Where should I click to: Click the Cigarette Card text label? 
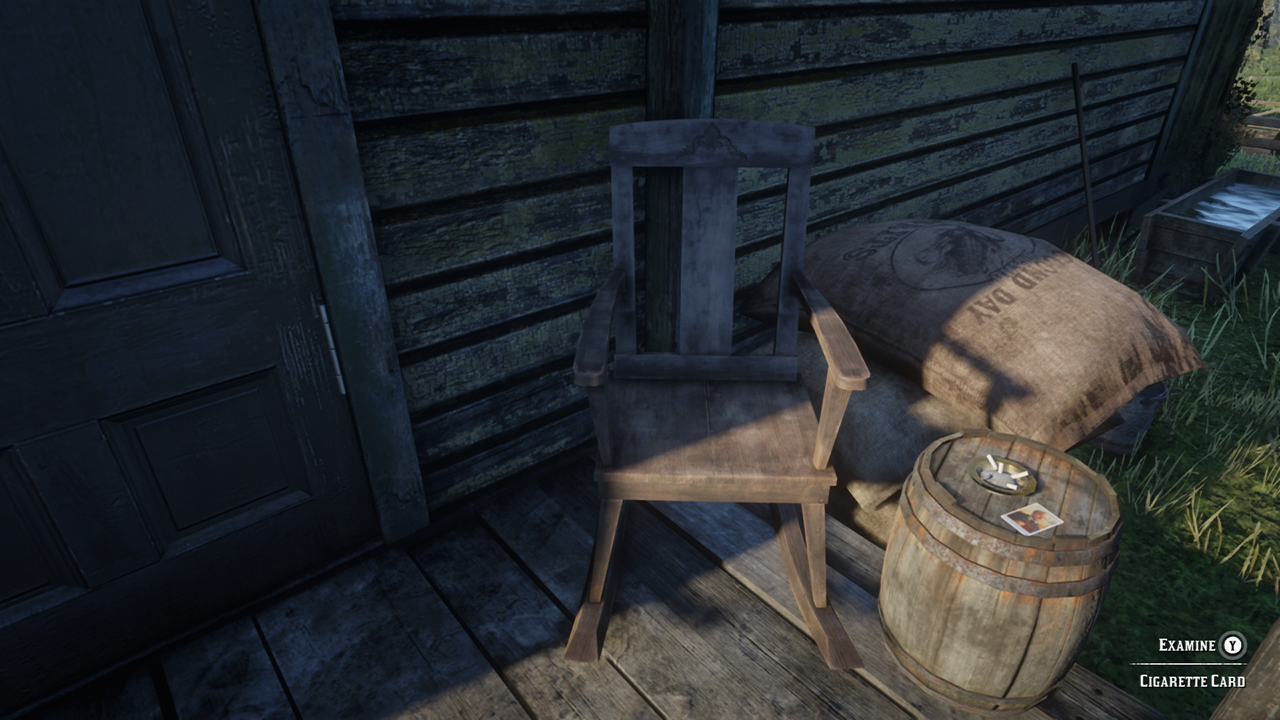(x=1192, y=682)
